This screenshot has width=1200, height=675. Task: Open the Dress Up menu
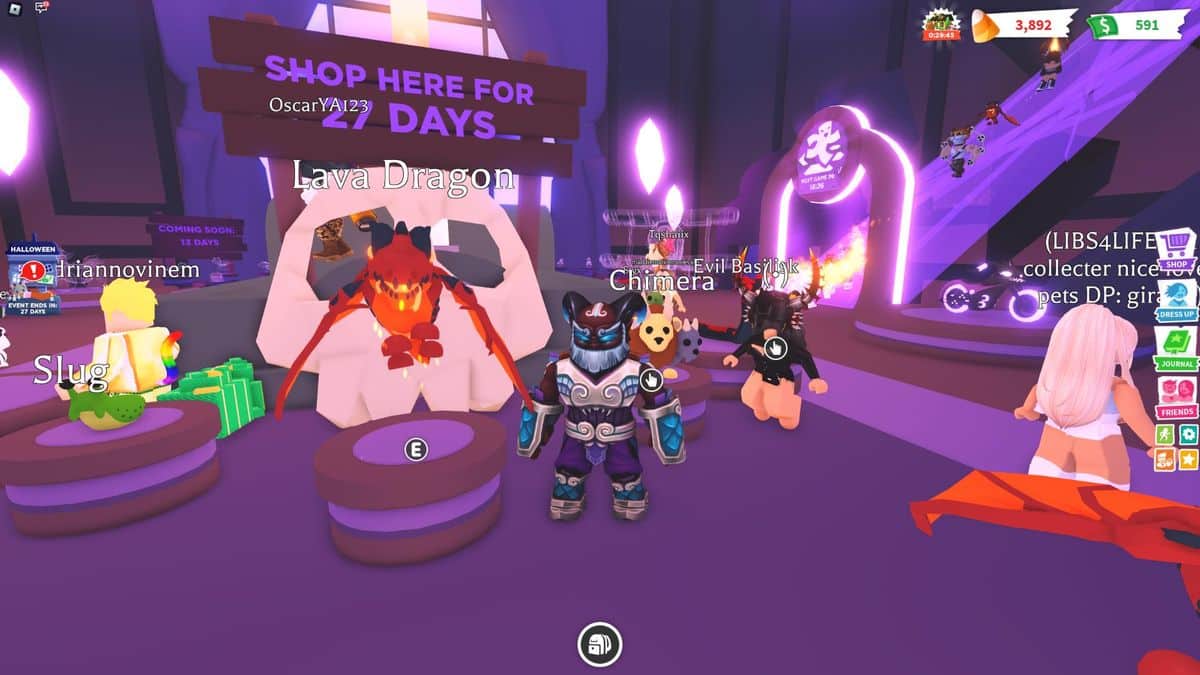tap(1177, 298)
